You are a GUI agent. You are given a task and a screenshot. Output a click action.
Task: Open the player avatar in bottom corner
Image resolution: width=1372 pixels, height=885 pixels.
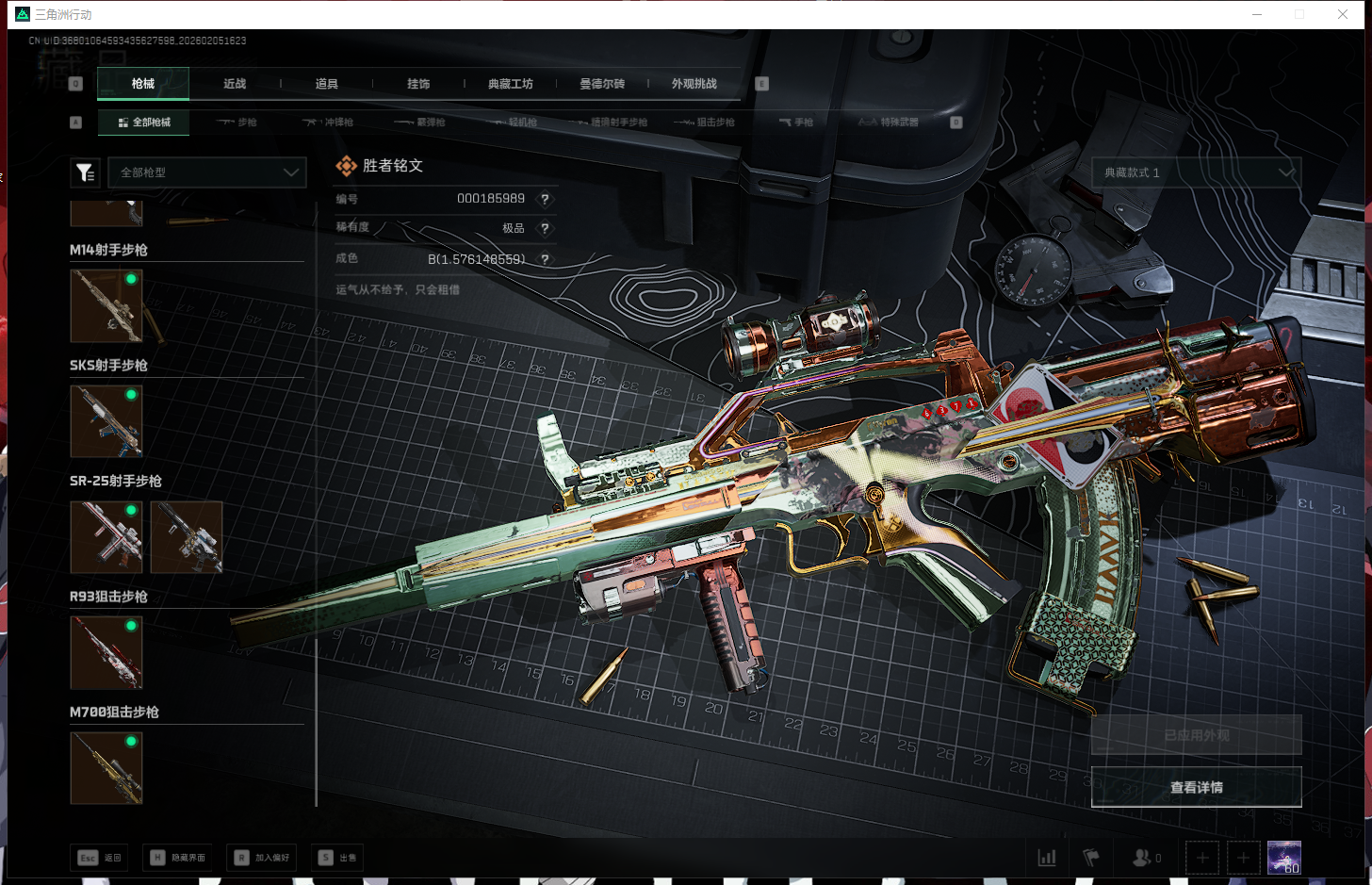coord(1283,857)
